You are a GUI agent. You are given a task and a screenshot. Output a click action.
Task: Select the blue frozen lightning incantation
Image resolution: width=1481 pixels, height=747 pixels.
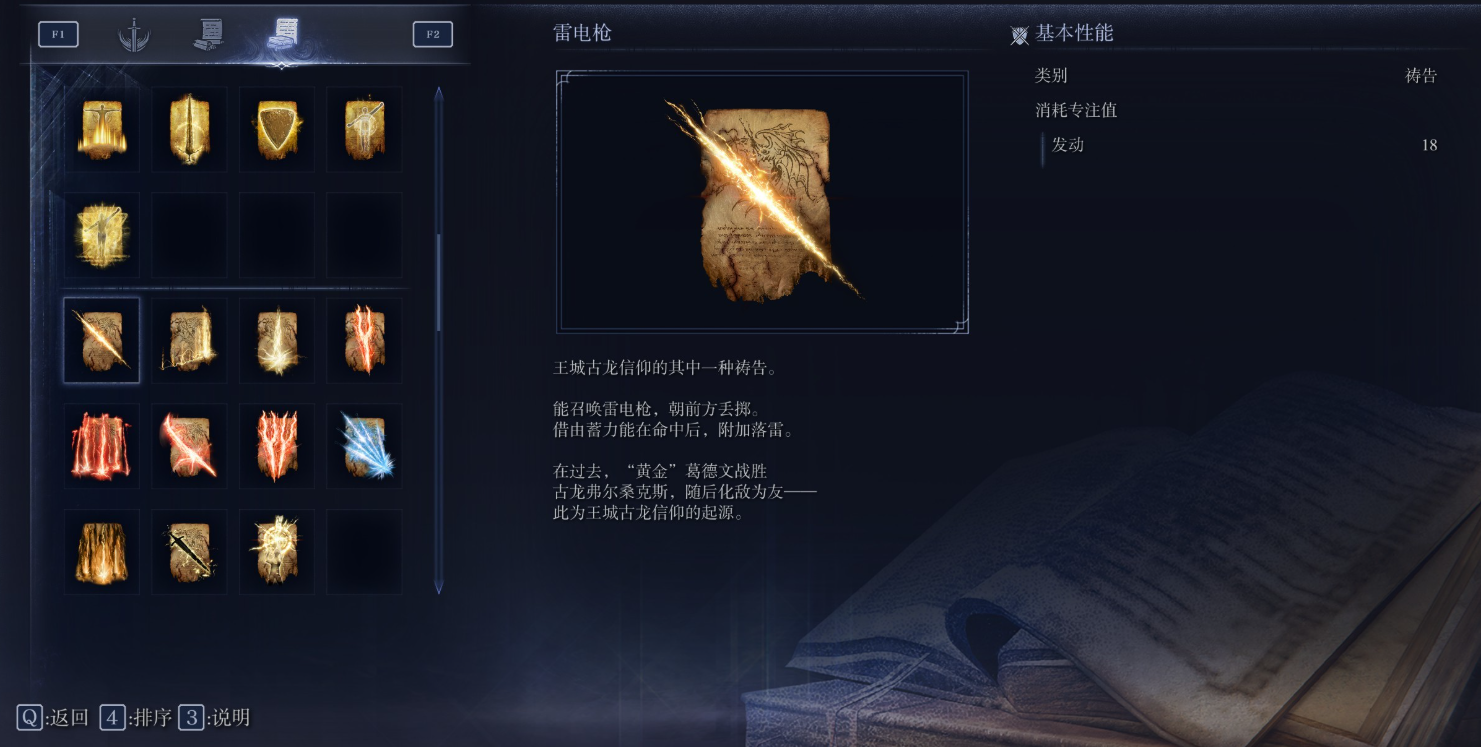[365, 445]
